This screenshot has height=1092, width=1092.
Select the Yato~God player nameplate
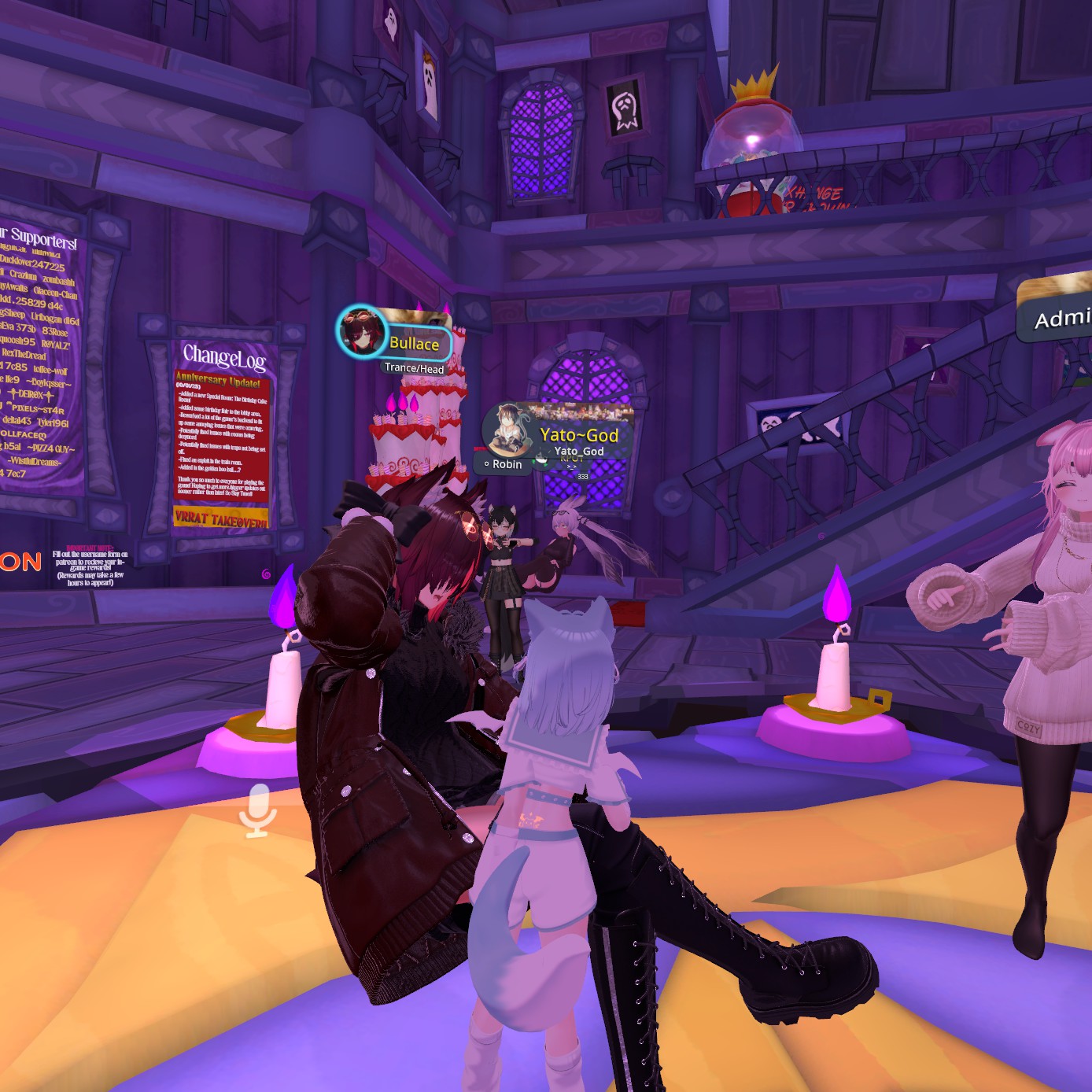coord(579,435)
